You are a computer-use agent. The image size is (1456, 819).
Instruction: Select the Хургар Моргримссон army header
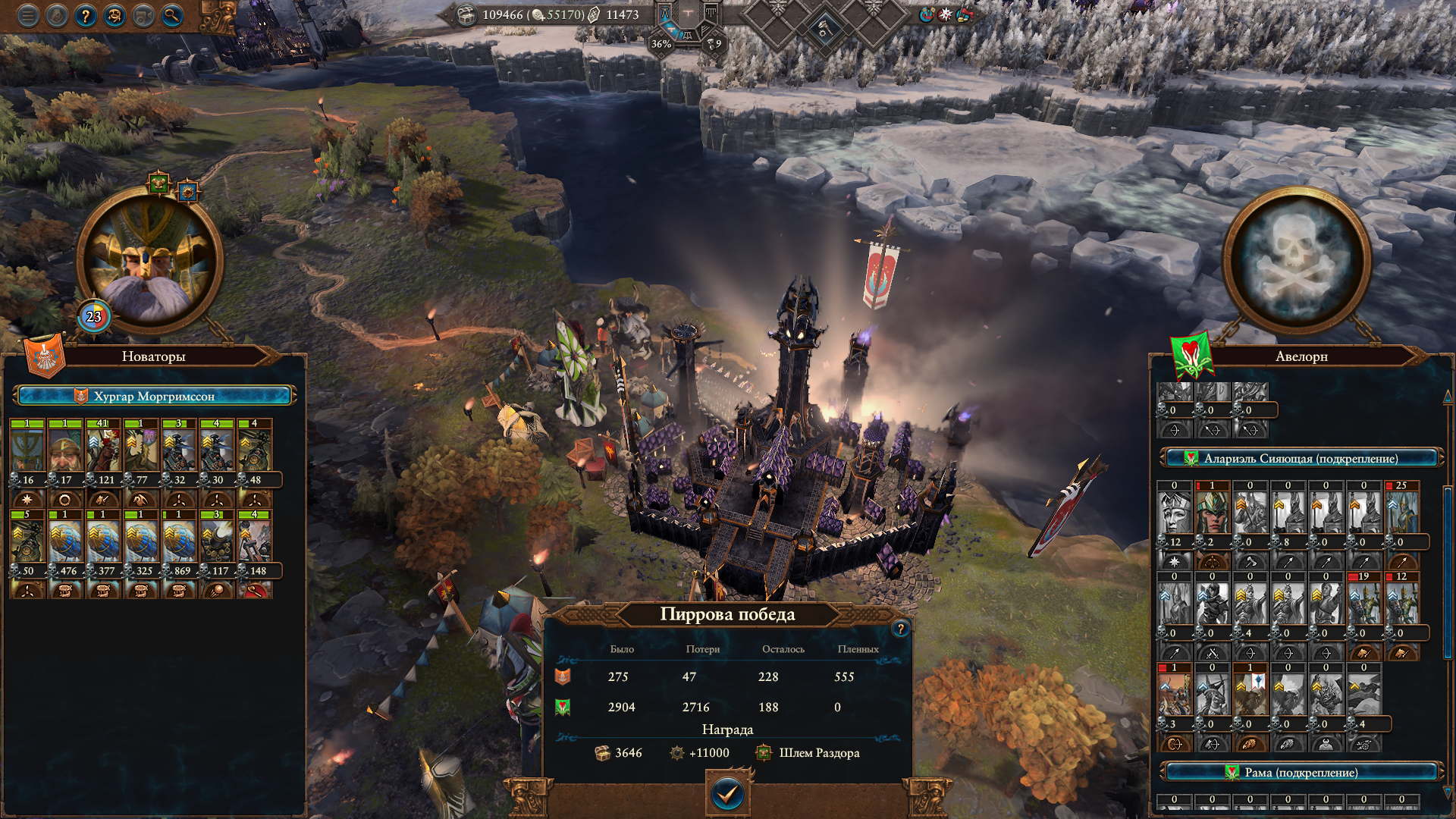tap(154, 396)
